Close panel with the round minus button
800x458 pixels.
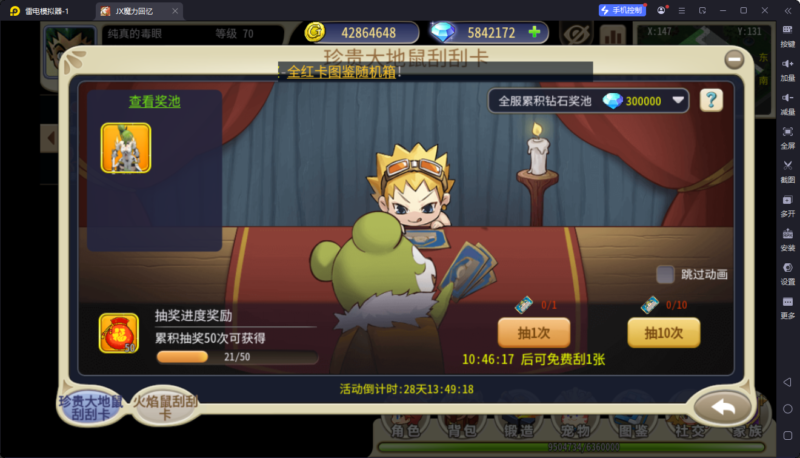click(735, 58)
